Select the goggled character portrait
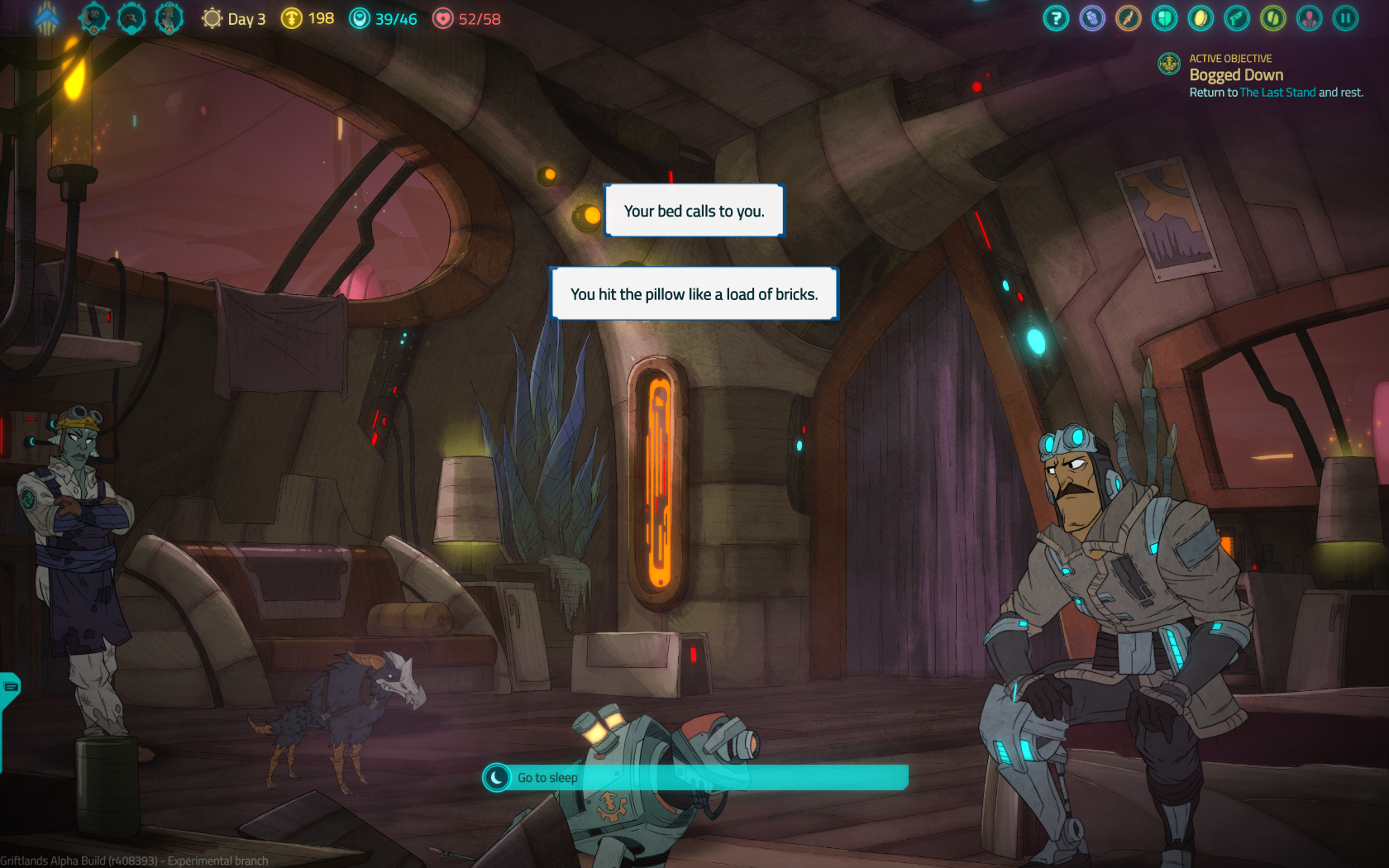1389x868 pixels. click(169, 18)
